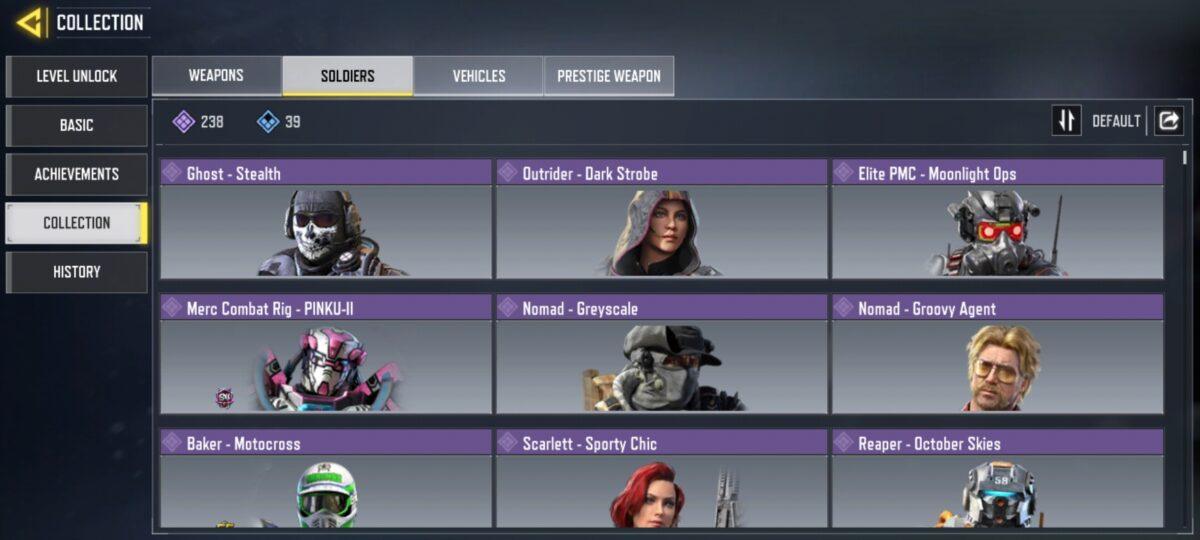
Task: Choose the Nomad - Greyscale soldier
Action: (662, 354)
